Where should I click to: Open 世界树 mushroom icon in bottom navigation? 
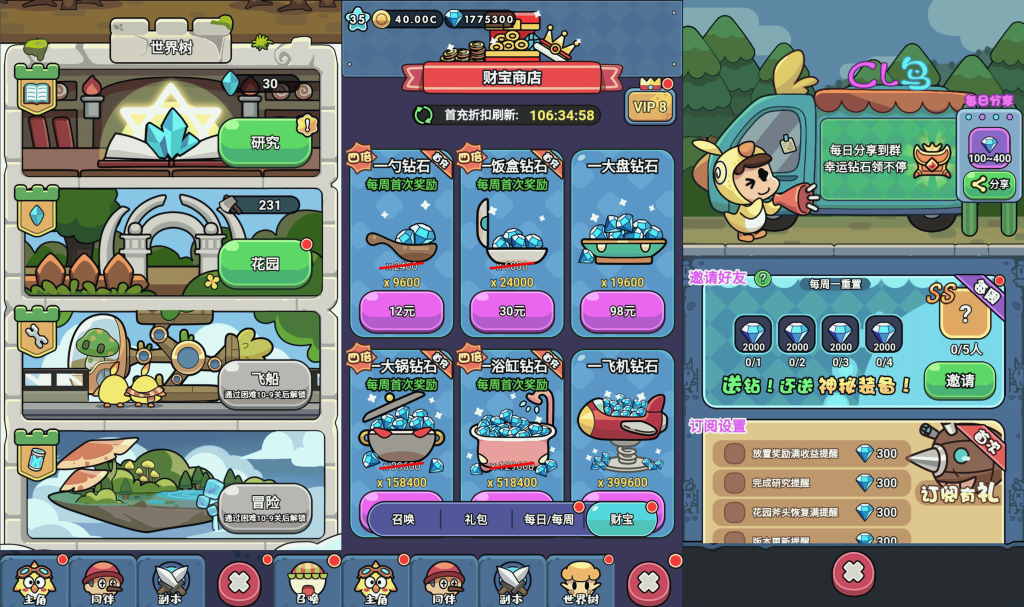tap(580, 580)
